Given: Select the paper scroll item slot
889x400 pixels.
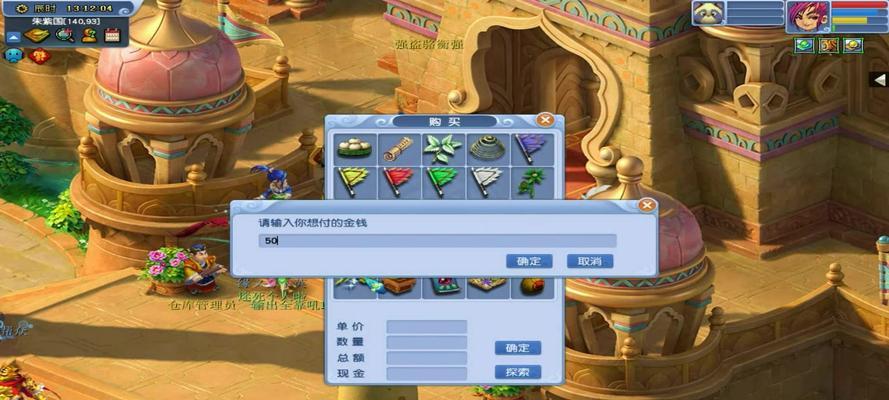Looking at the screenshot, I should [x=398, y=149].
